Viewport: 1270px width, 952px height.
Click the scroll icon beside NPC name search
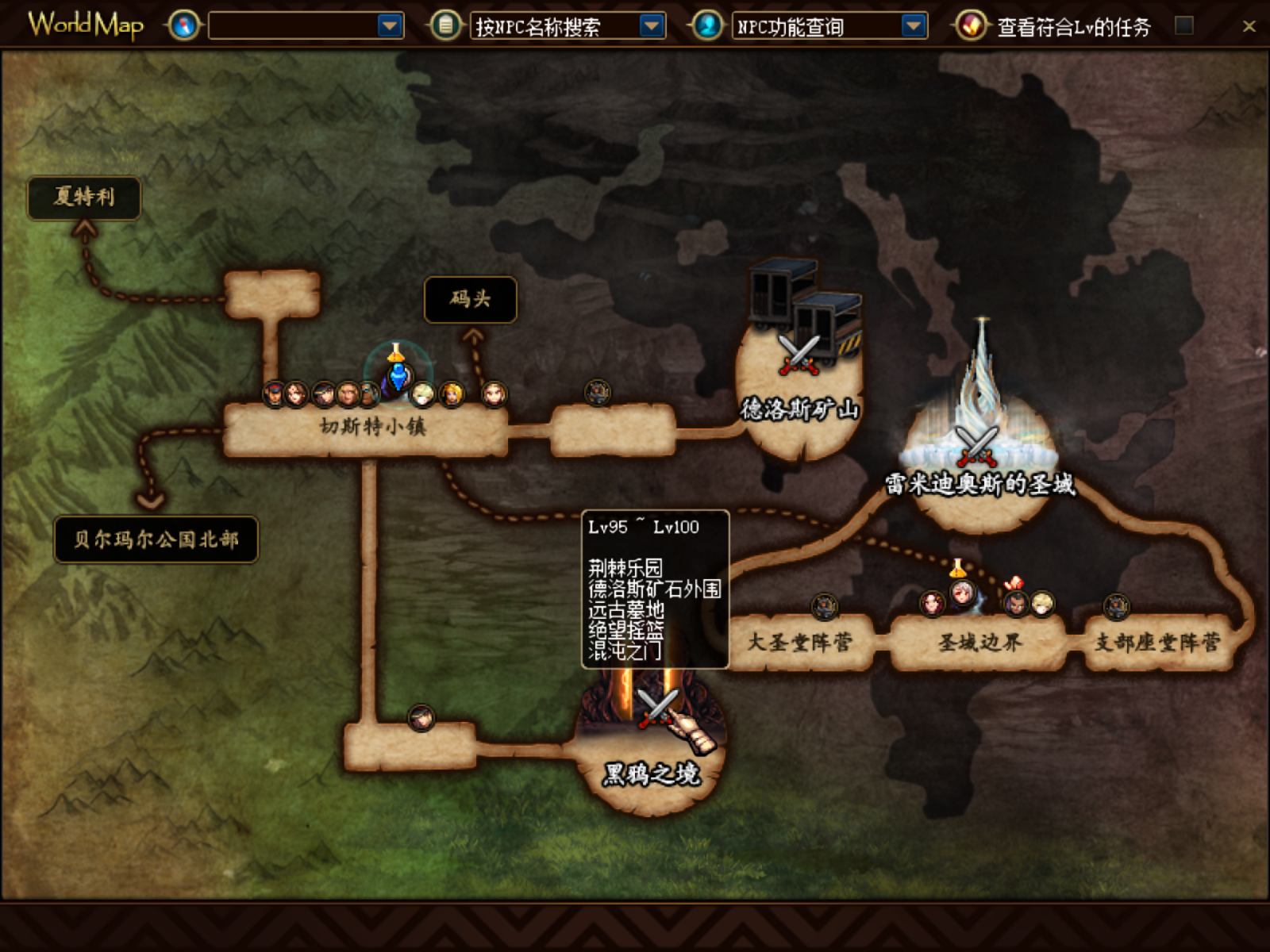(x=446, y=26)
